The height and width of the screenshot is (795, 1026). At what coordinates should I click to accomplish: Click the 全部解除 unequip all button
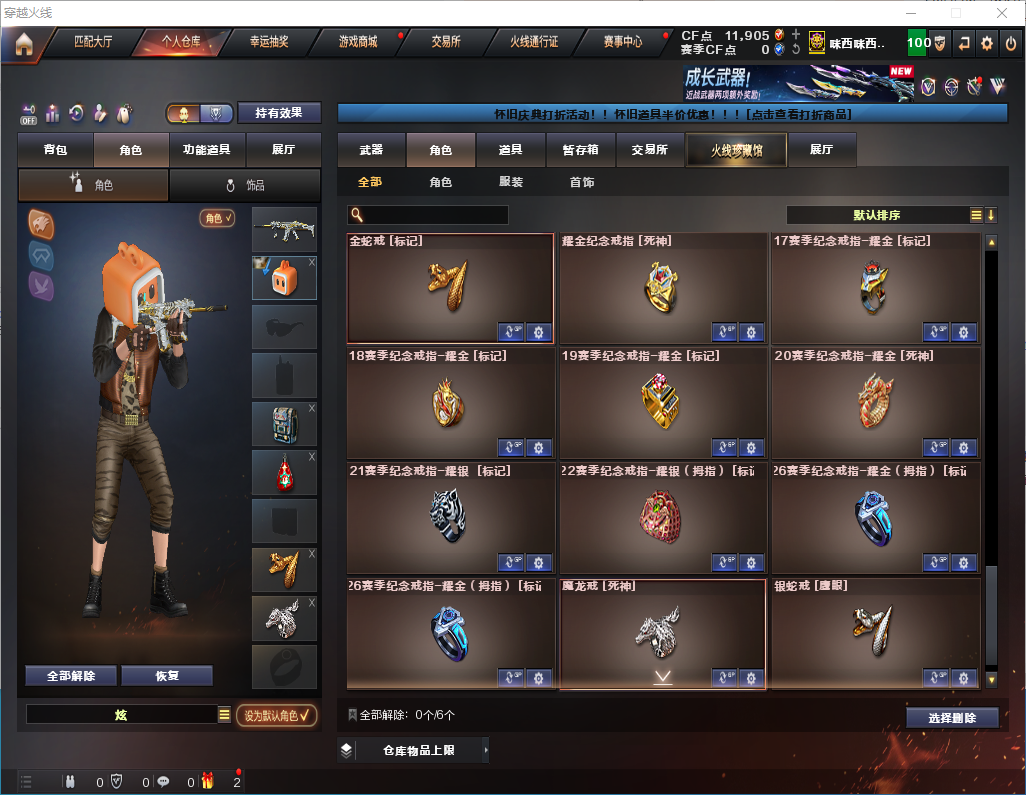pyautogui.click(x=71, y=676)
